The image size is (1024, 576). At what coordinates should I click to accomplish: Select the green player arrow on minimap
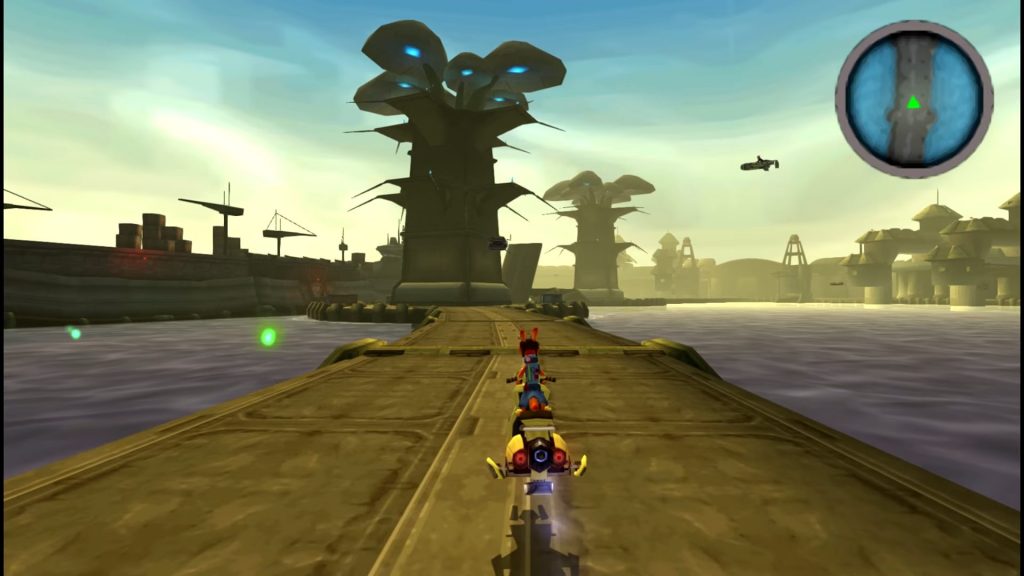pos(913,102)
